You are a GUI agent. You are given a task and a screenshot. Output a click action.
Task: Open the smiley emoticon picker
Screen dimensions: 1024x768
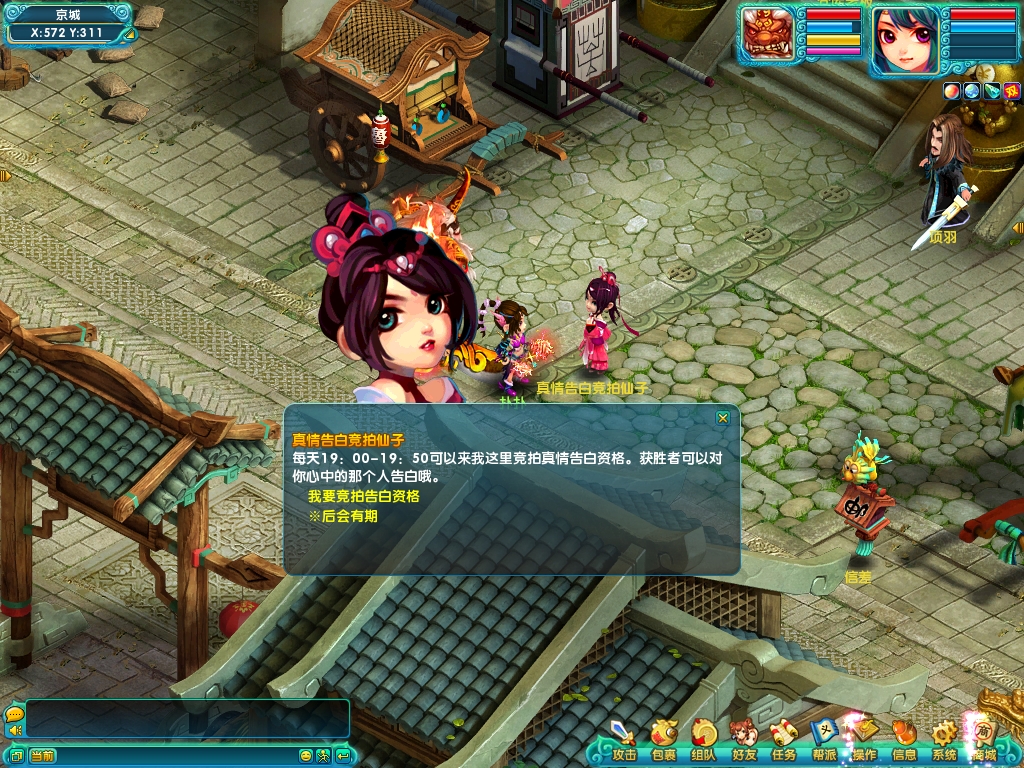[306, 755]
